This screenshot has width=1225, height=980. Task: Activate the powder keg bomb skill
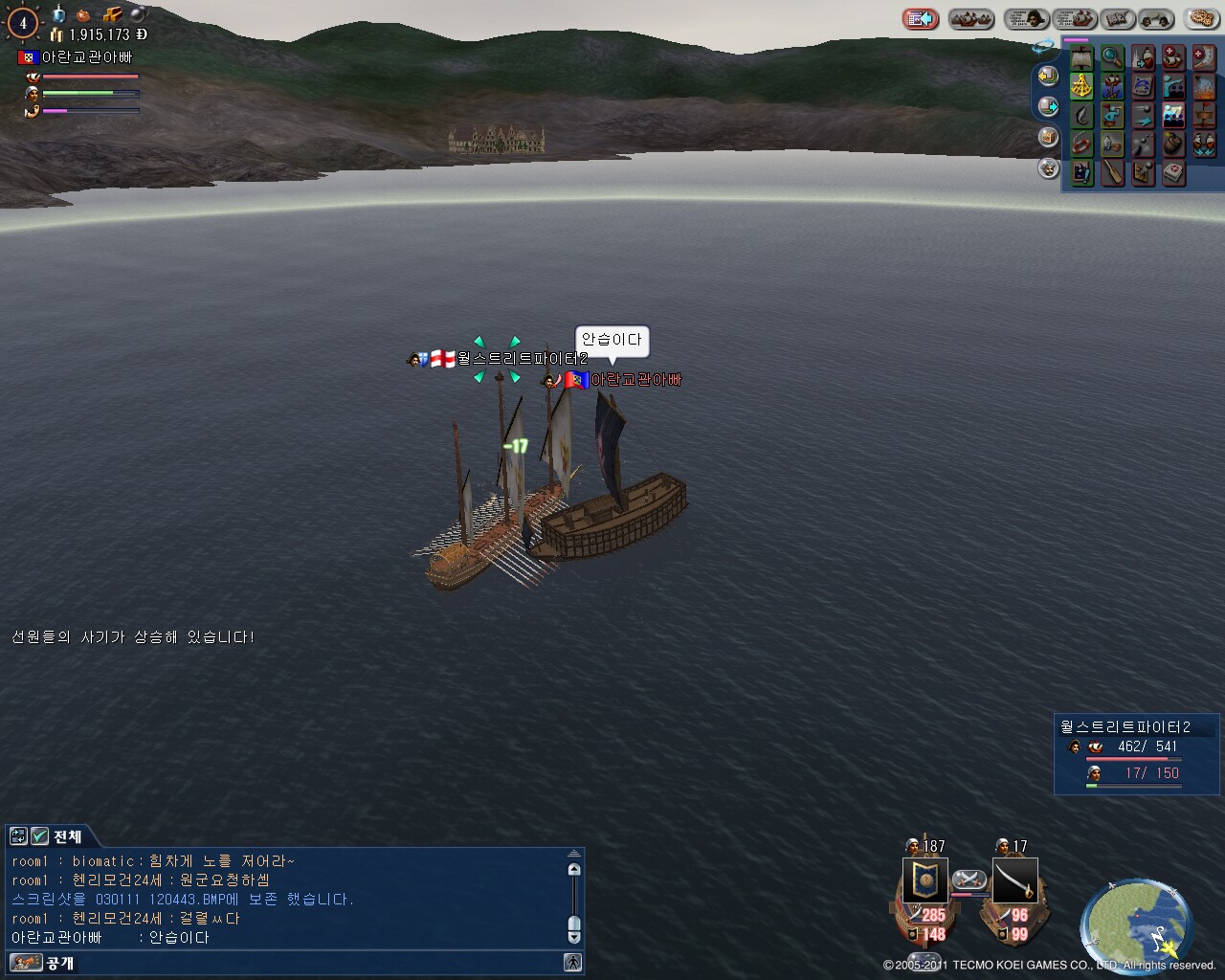click(1173, 145)
